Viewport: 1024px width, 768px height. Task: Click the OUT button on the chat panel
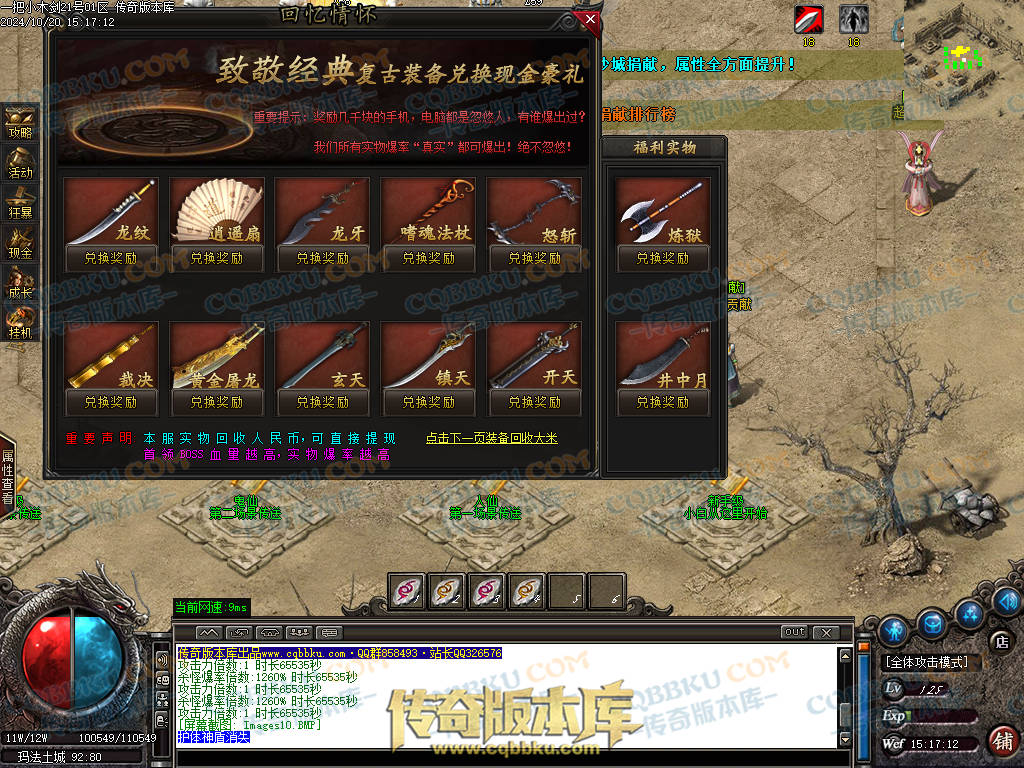tap(794, 632)
